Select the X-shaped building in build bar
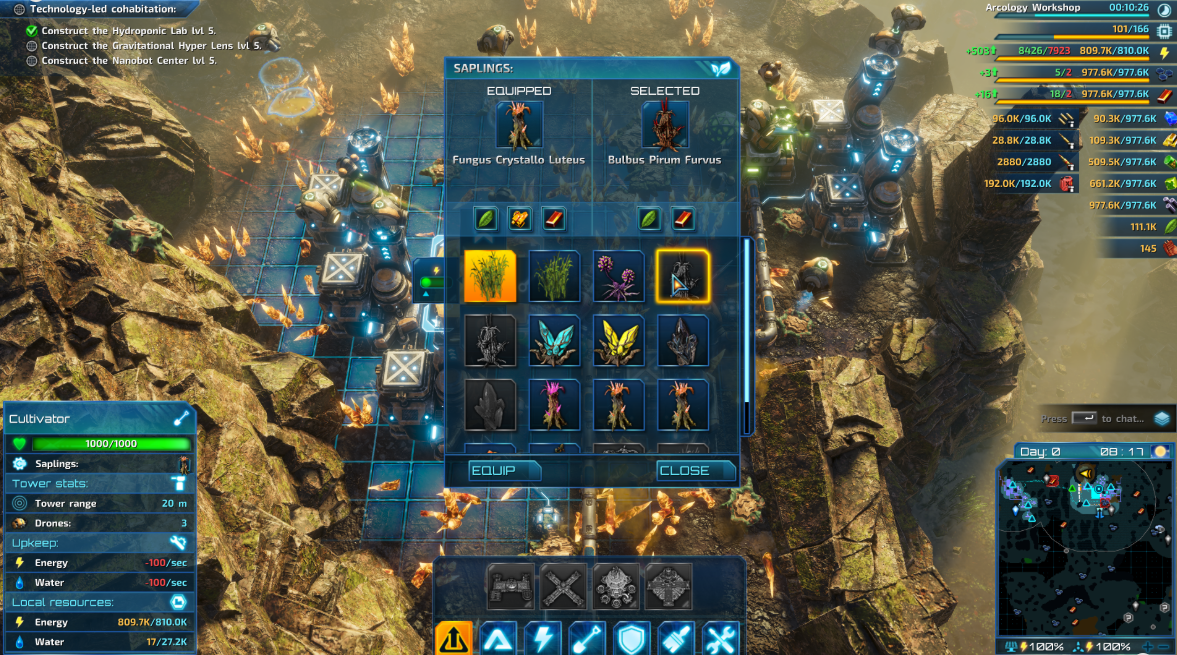The width and height of the screenshot is (1177, 655). (564, 587)
